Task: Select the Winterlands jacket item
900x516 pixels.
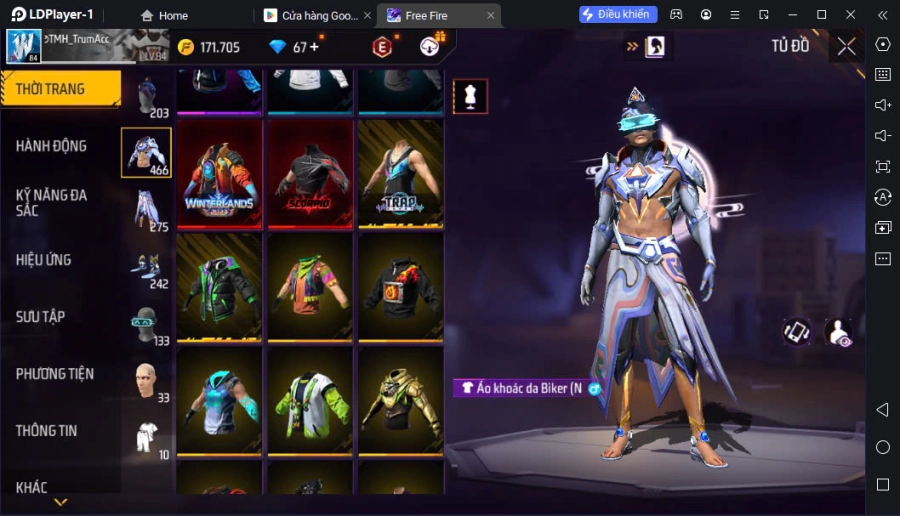Action: coord(220,176)
